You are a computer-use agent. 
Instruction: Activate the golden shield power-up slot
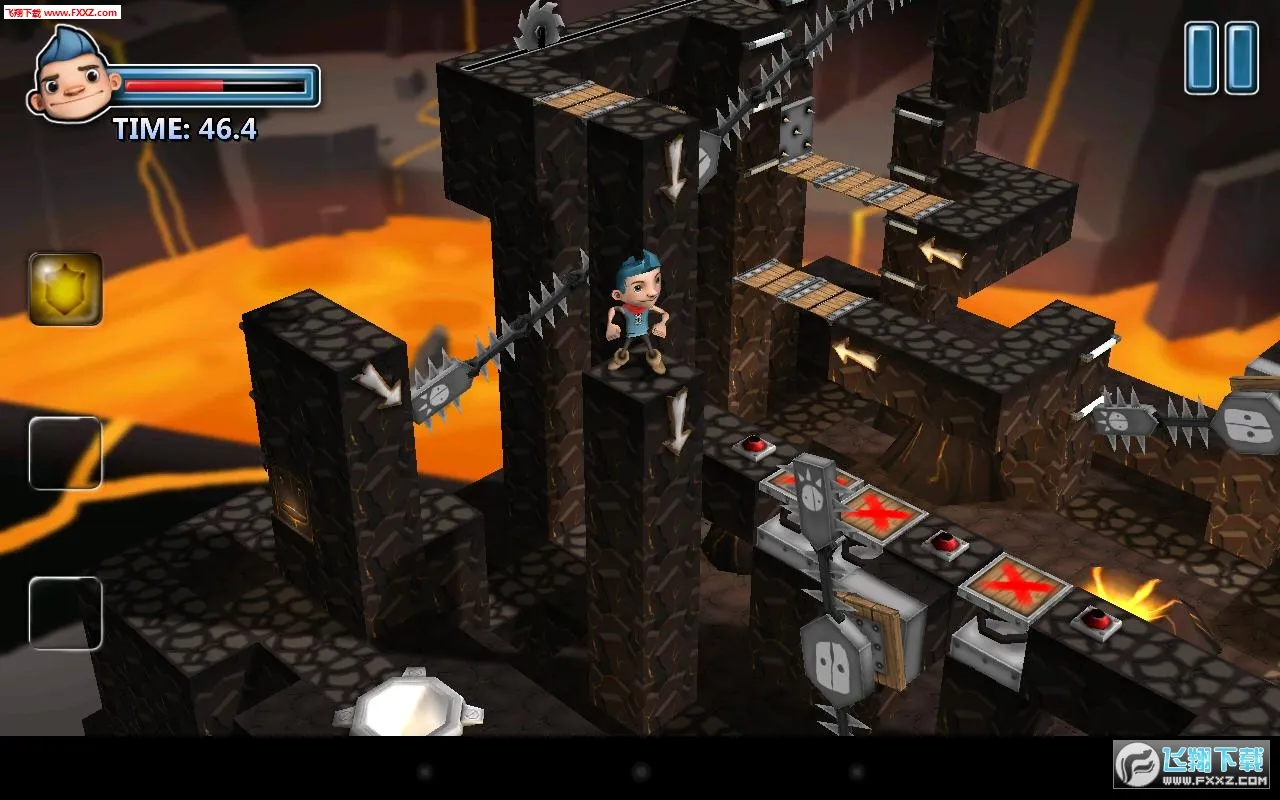tap(66, 290)
